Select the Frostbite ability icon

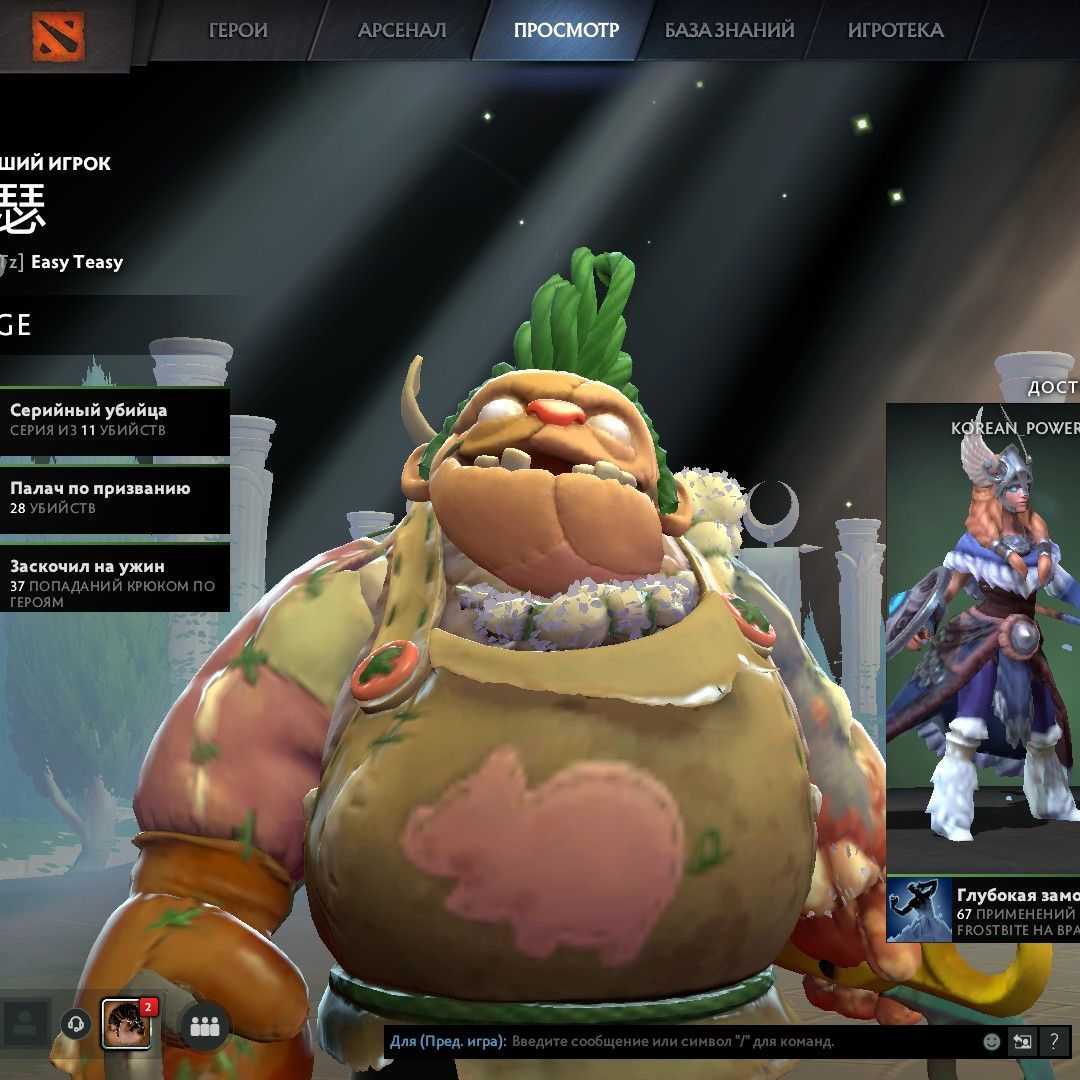click(x=918, y=909)
